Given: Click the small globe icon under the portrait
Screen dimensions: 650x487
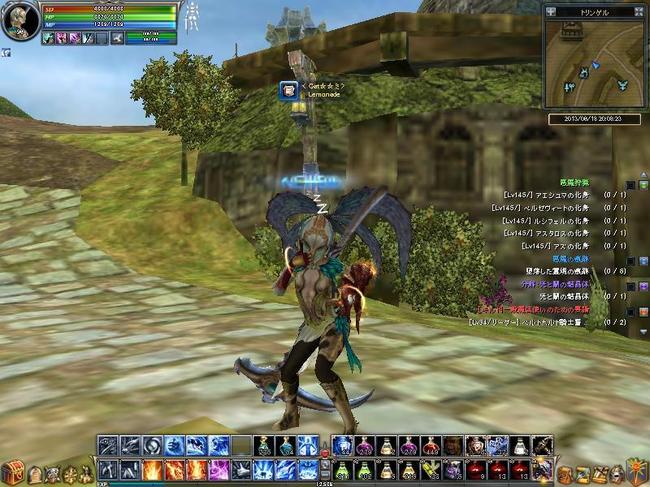Looking at the screenshot, I should point(6,51).
